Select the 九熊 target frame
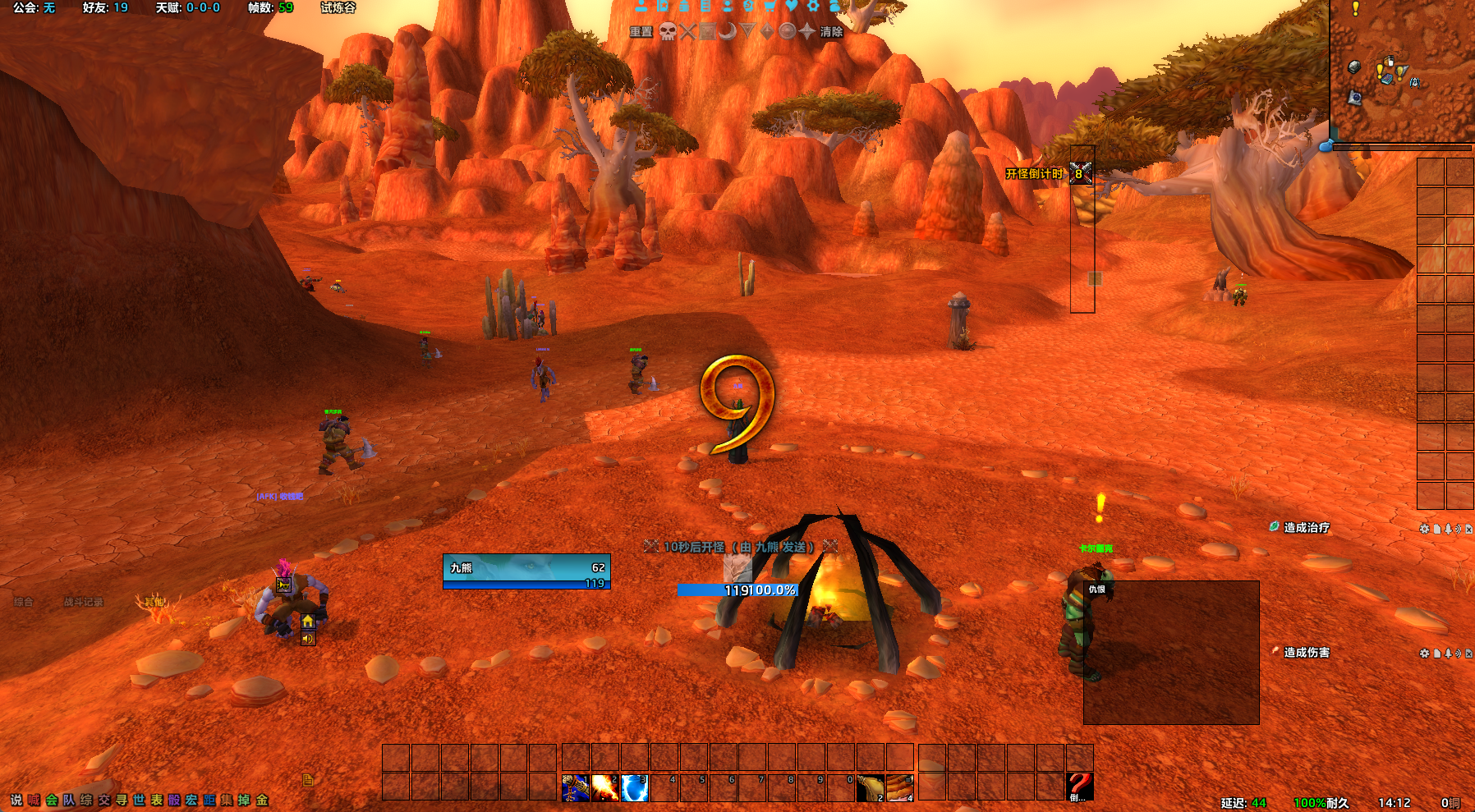 526,571
